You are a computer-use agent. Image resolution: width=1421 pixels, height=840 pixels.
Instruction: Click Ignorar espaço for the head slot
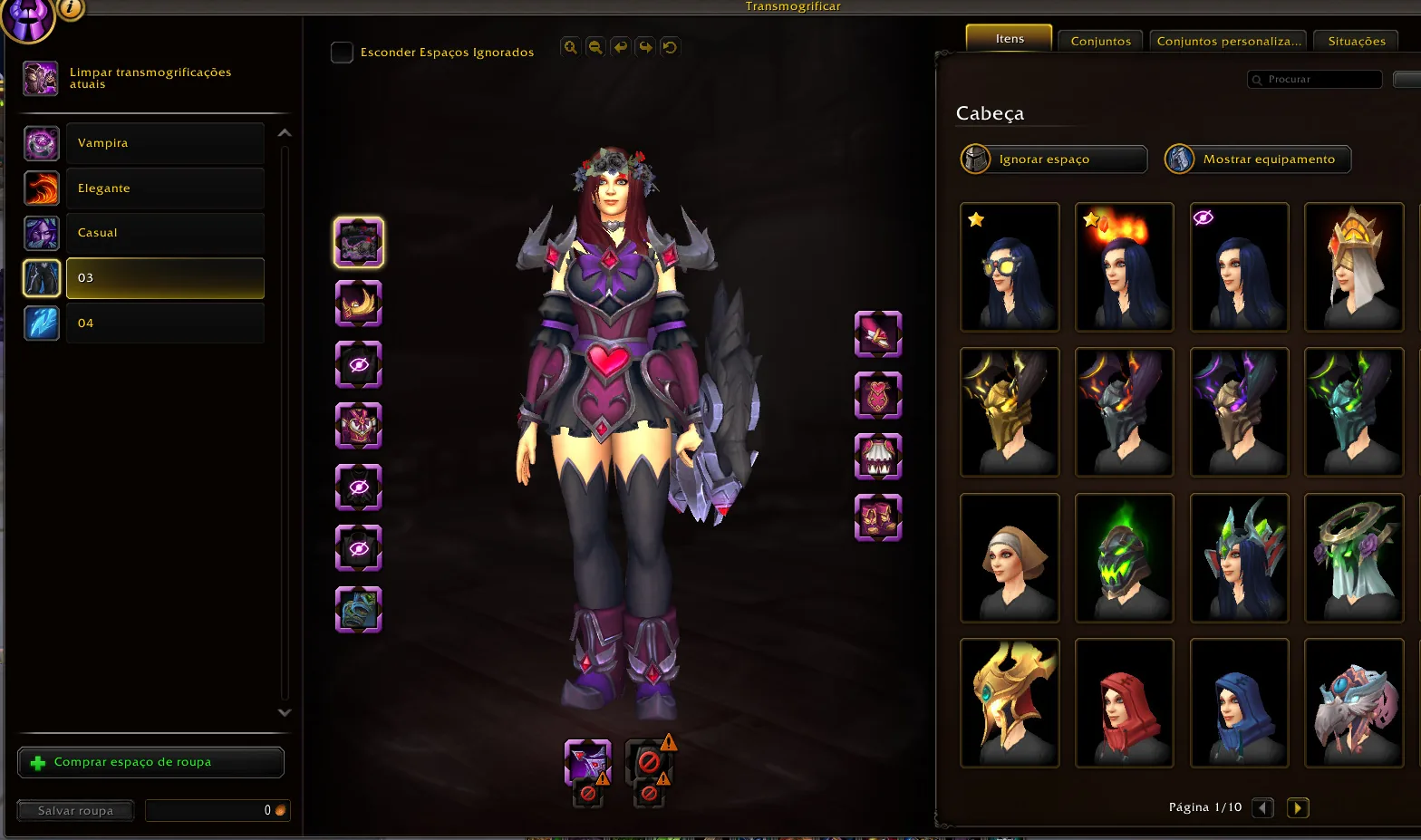[x=1052, y=159]
